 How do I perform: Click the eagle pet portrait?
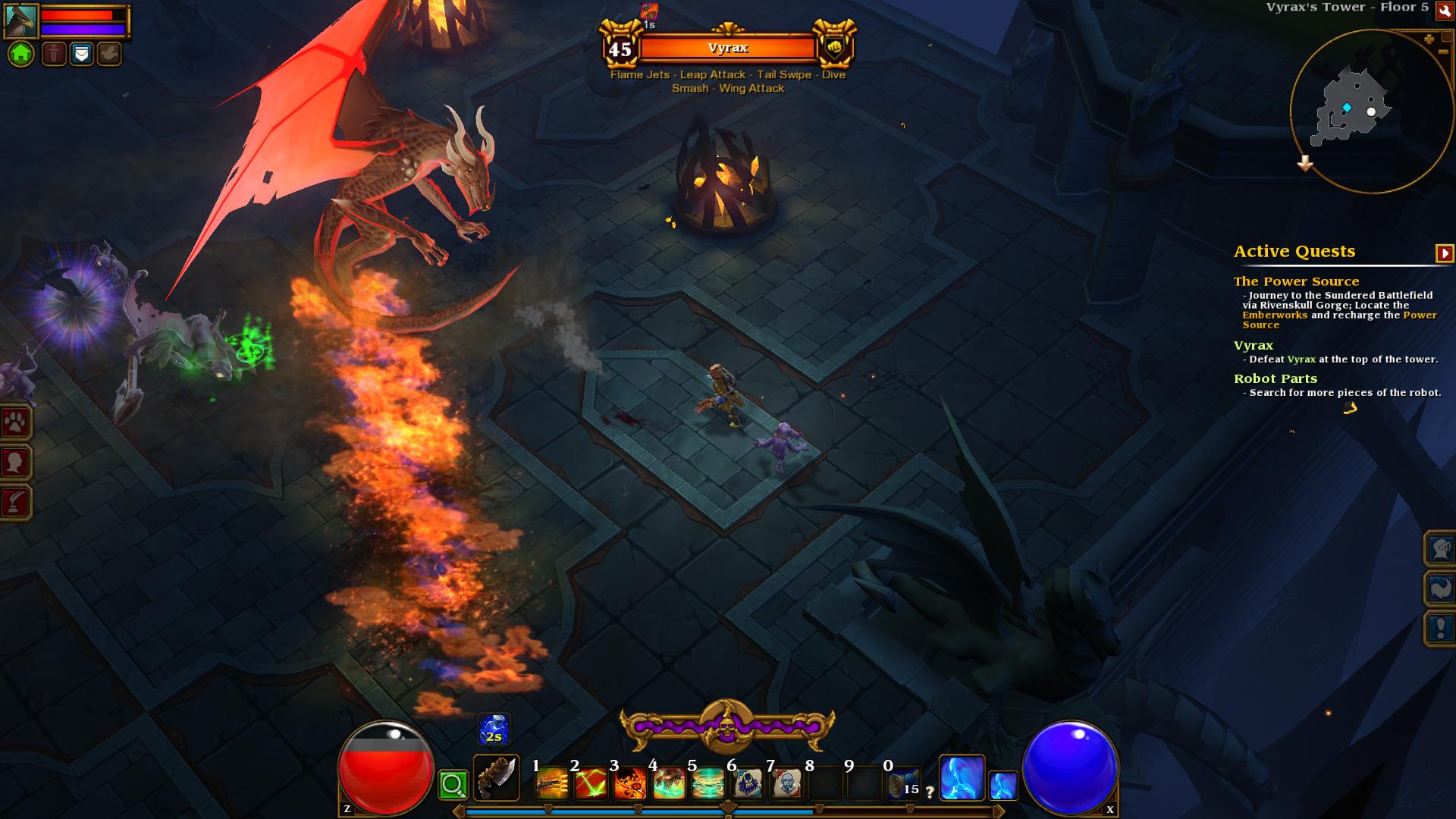(x=21, y=20)
